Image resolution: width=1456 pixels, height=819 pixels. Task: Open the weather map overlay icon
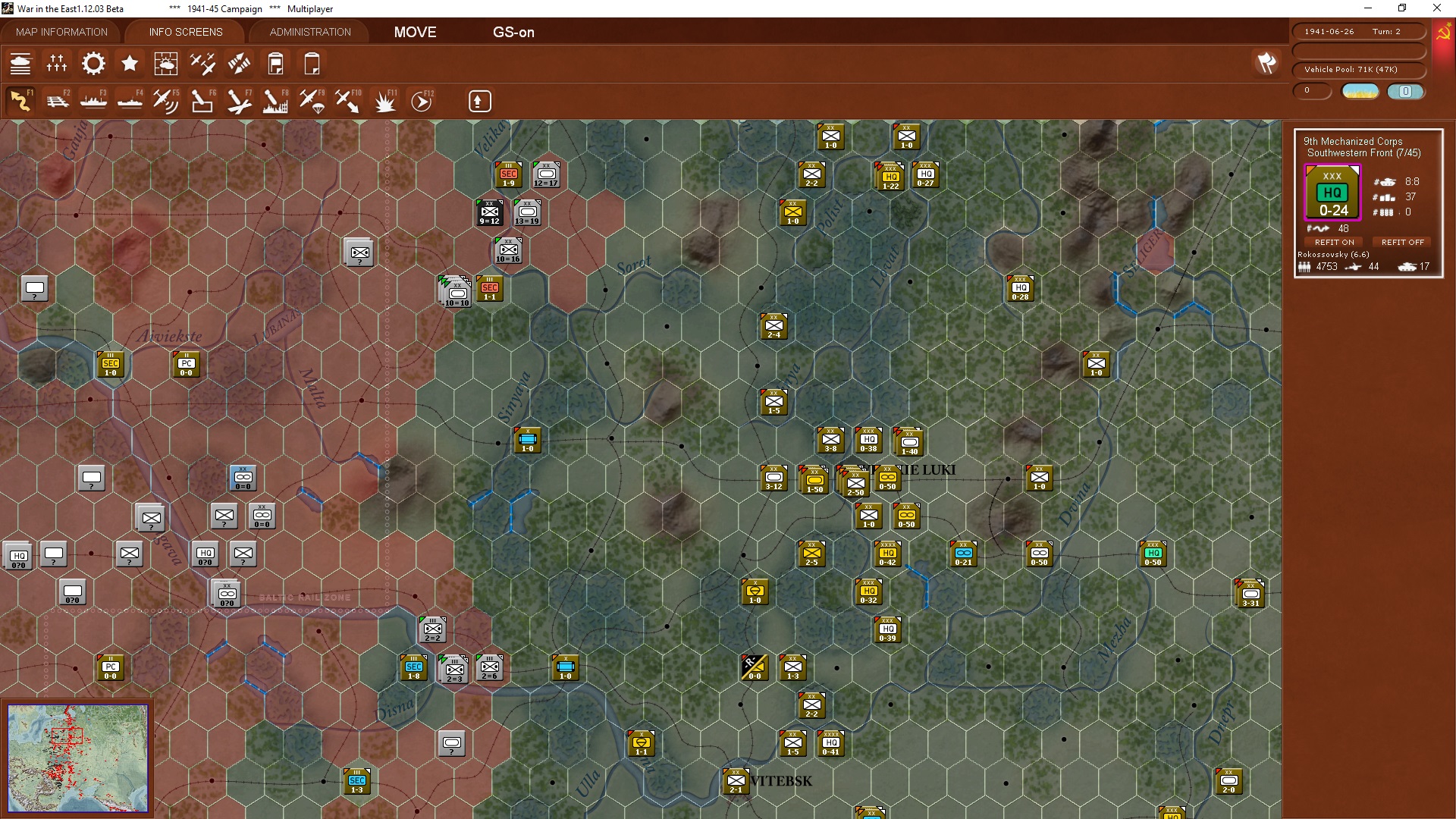pyautogui.click(x=166, y=64)
